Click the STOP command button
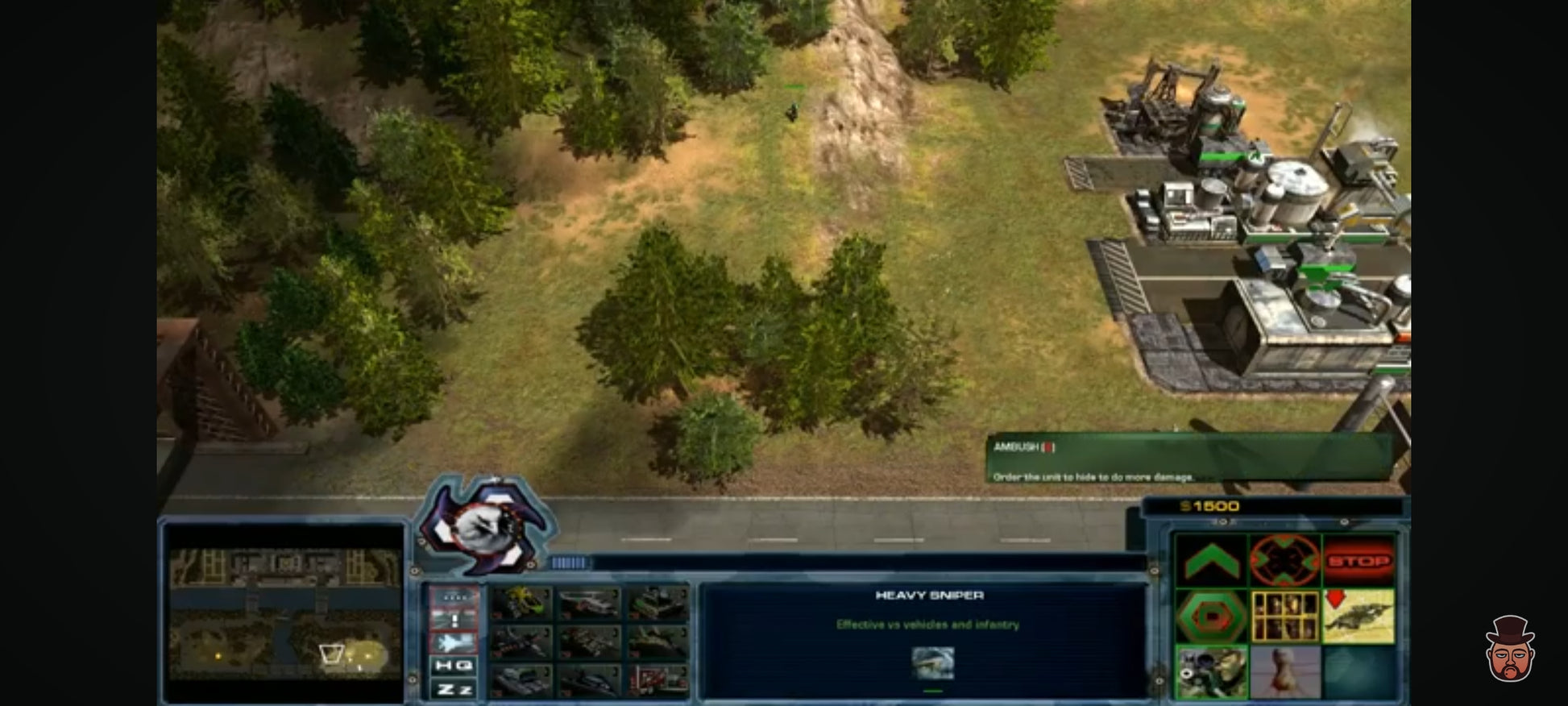The width and height of the screenshot is (1568, 706). [1359, 560]
